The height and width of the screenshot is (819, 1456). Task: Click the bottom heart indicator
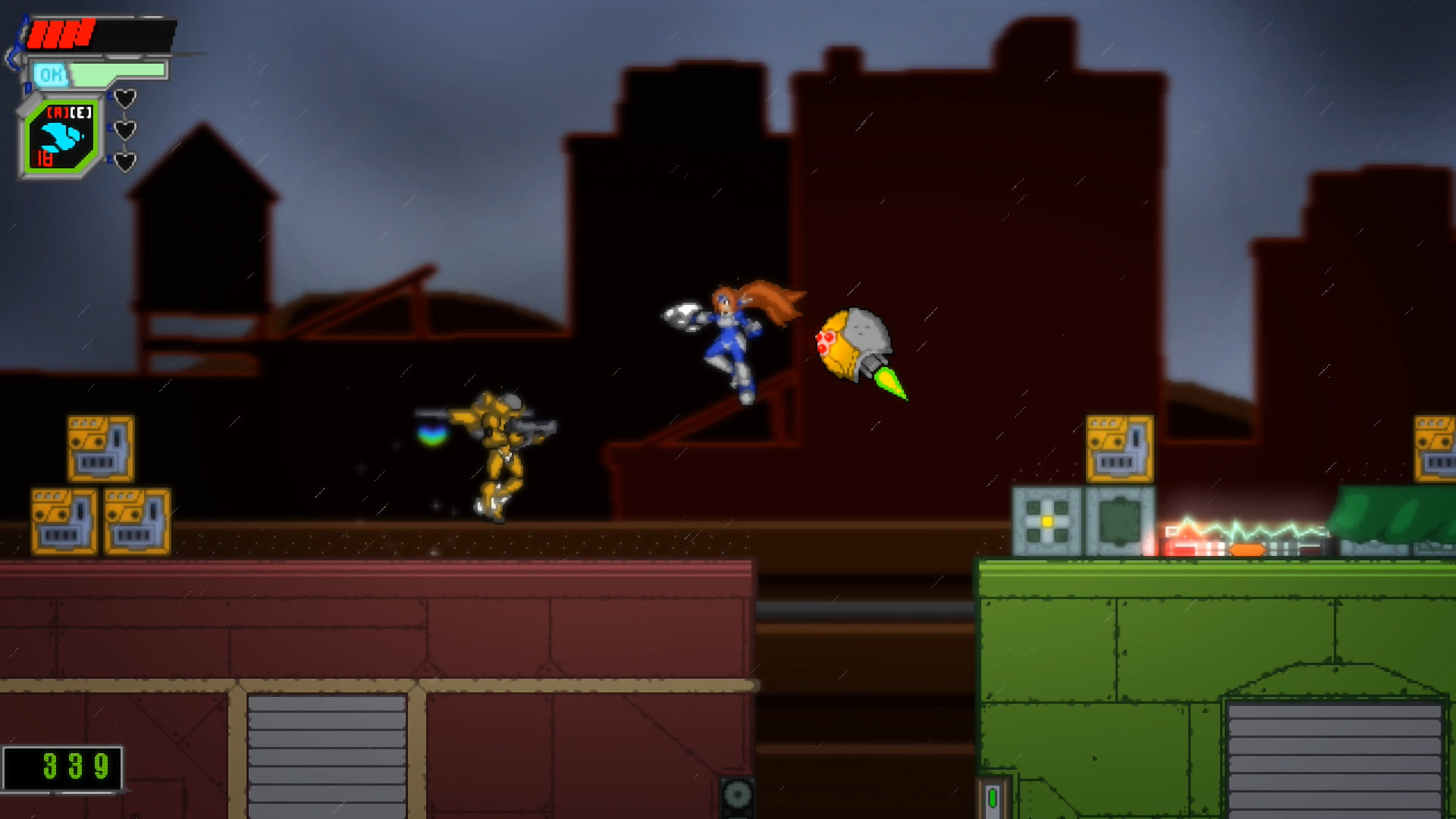(x=126, y=161)
